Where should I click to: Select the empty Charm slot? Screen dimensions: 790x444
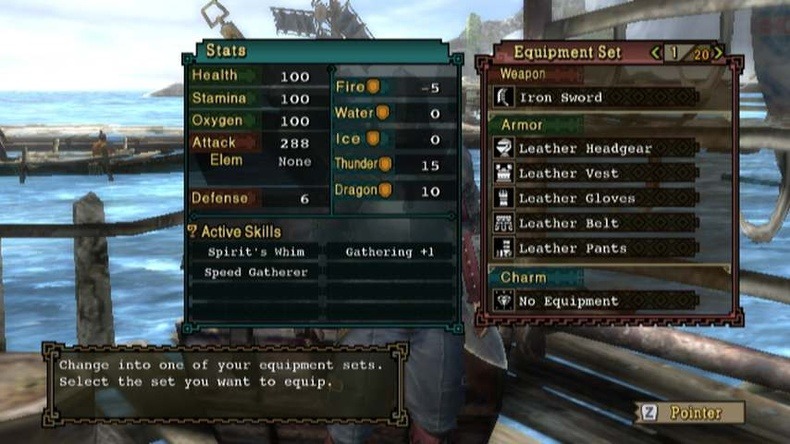(x=595, y=300)
